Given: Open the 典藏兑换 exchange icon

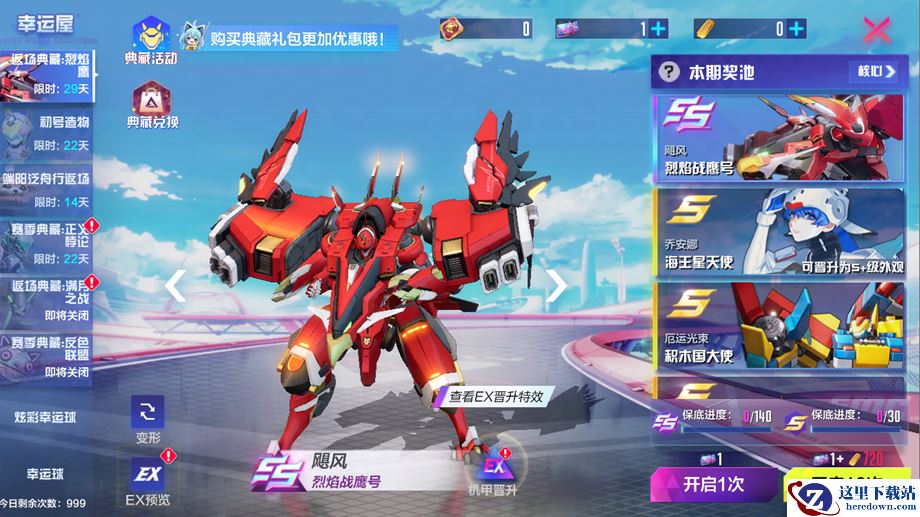Looking at the screenshot, I should pyautogui.click(x=151, y=104).
